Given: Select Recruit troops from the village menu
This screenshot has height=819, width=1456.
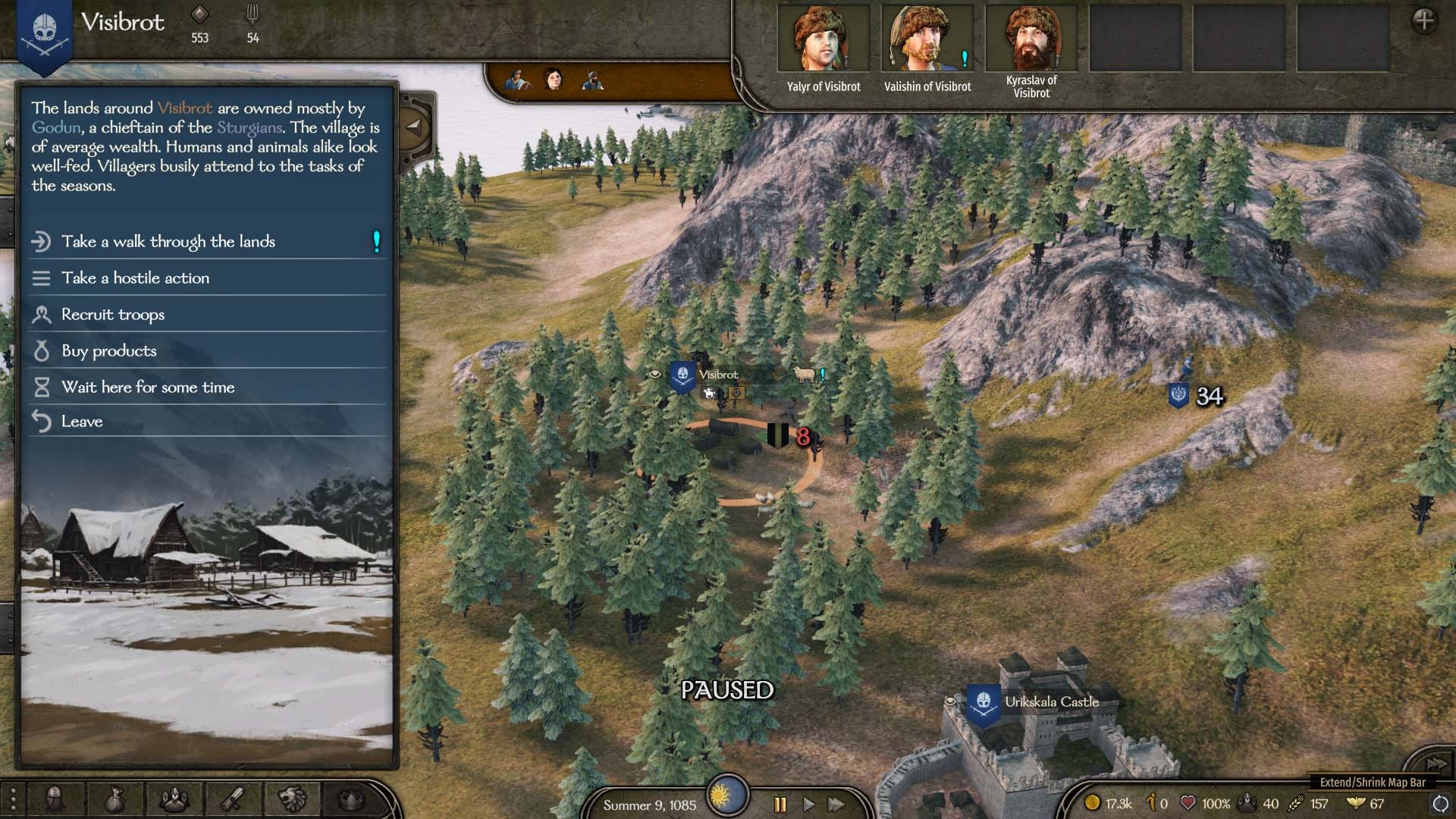Looking at the screenshot, I should 112,315.
